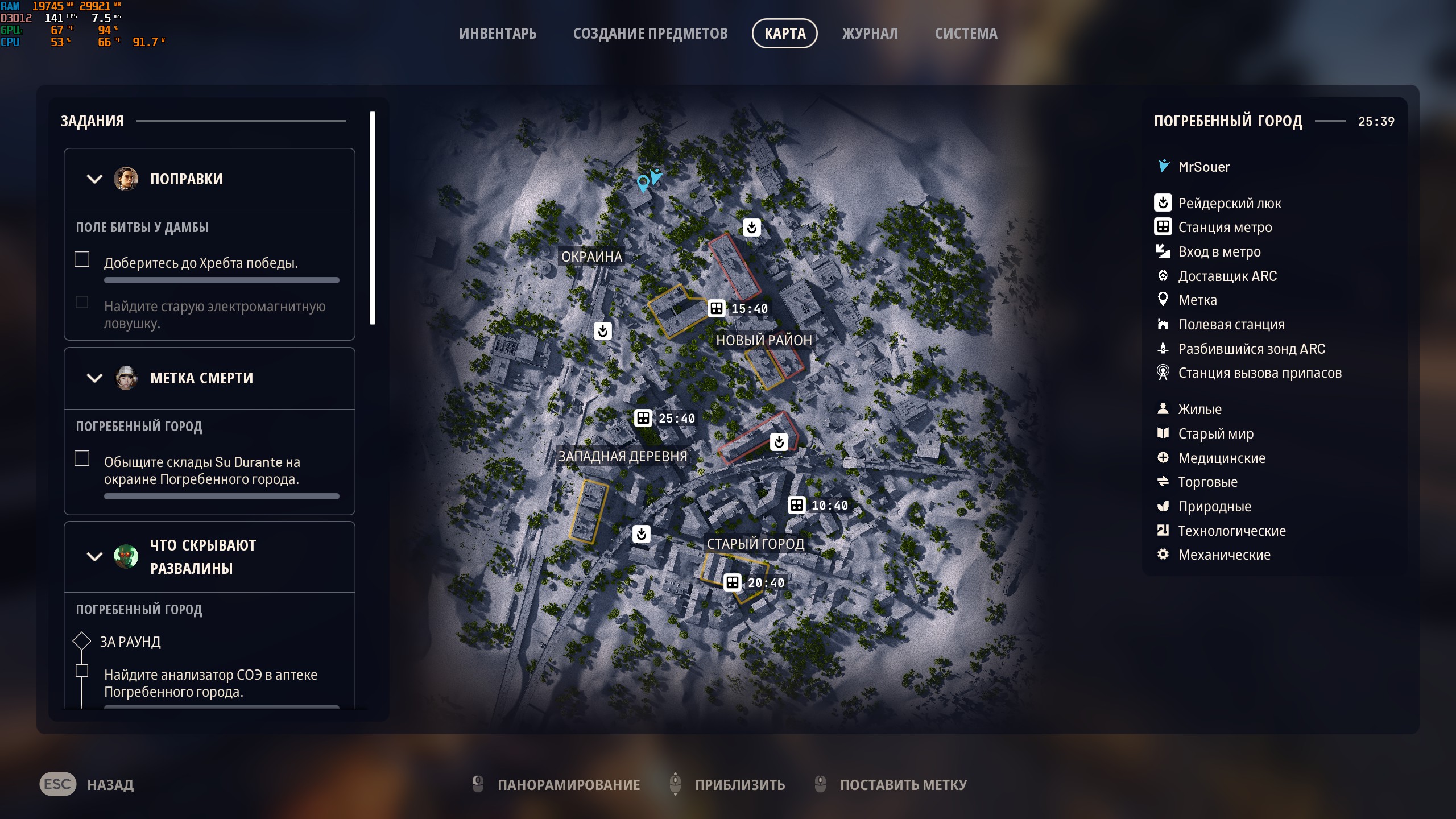Switch to the ИНВЕНТАРЬ tab

tap(498, 34)
